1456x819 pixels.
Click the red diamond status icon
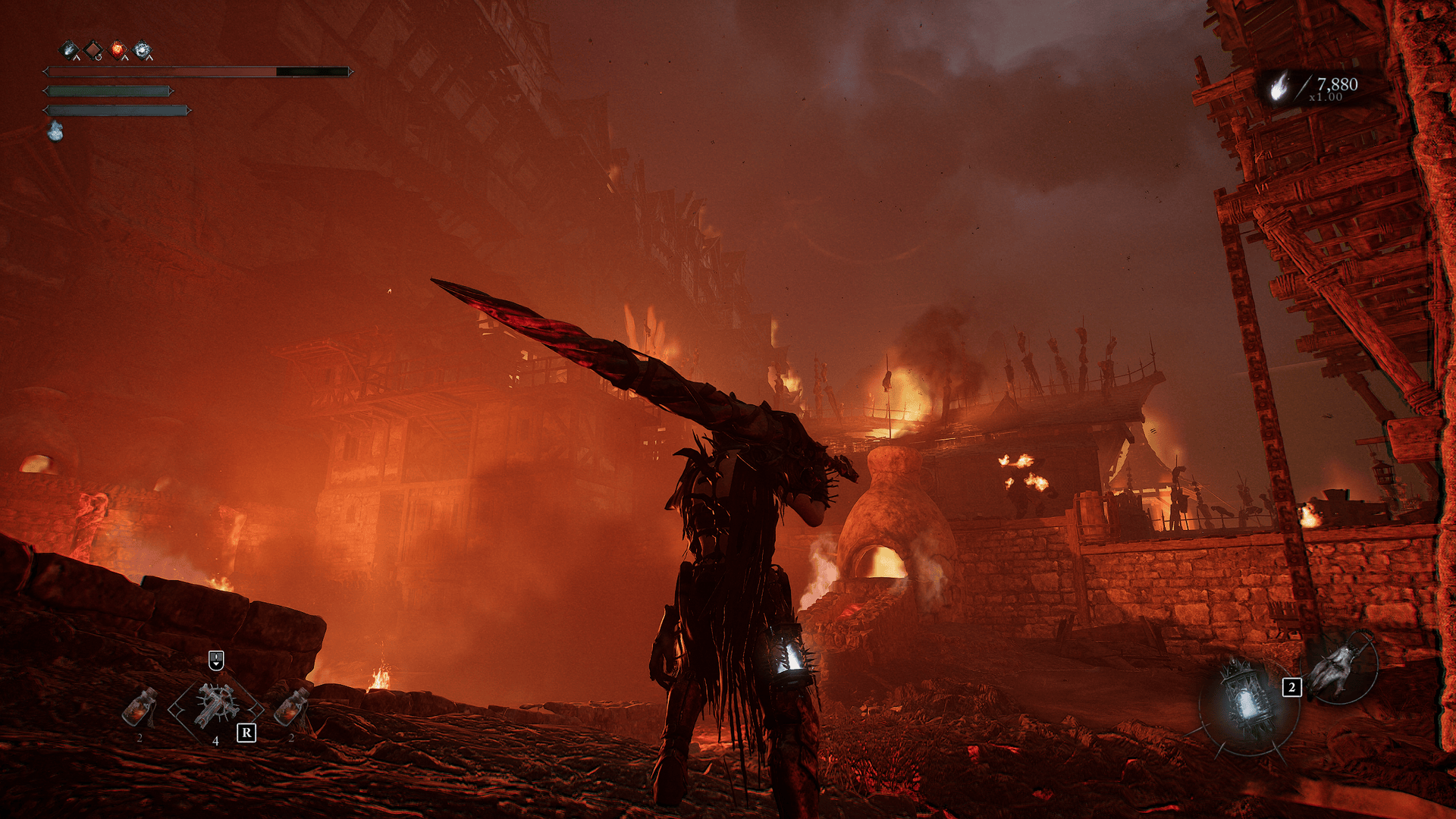(x=93, y=50)
